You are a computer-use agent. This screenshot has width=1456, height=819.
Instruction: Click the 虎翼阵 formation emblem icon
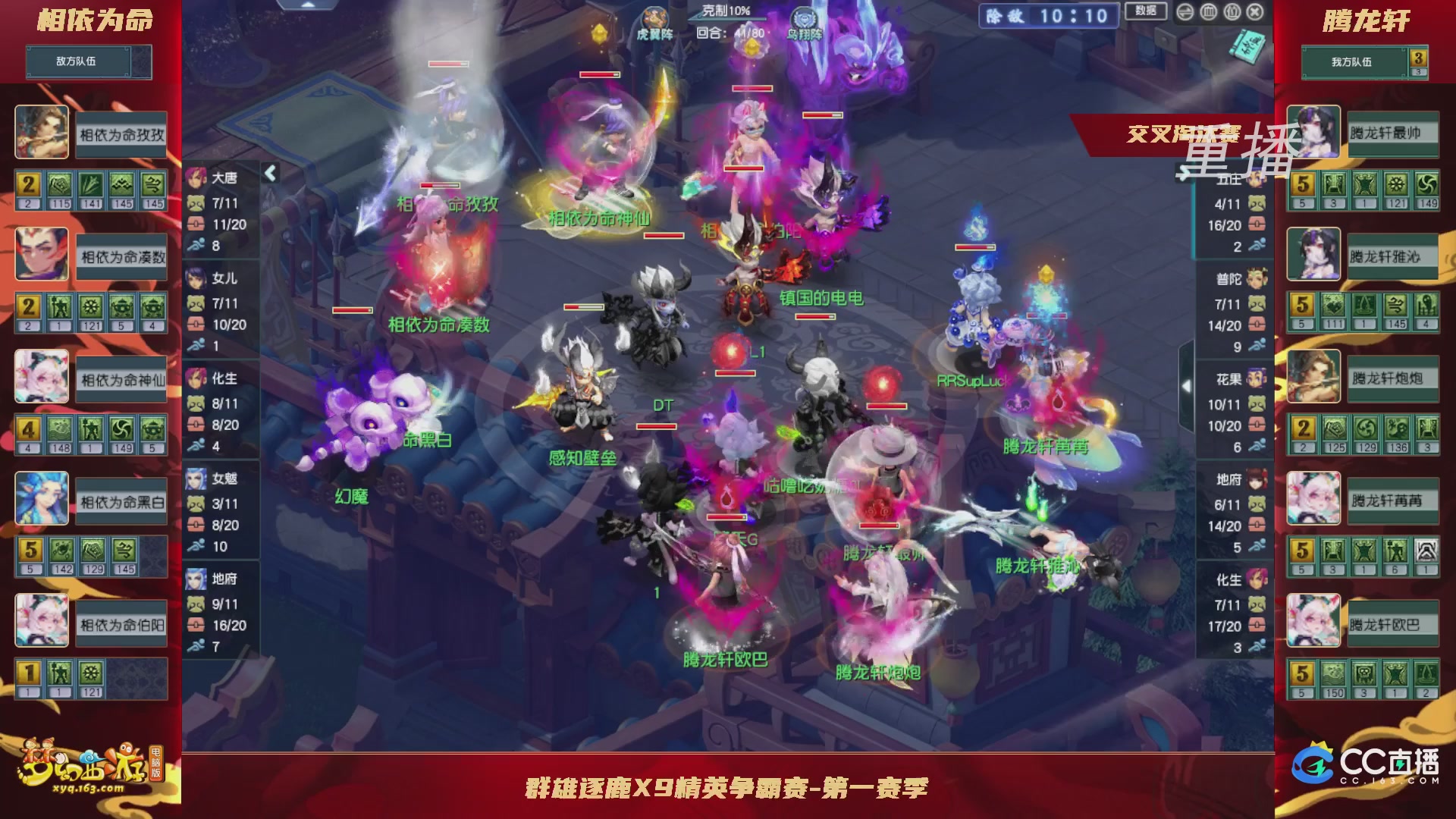(x=657, y=17)
